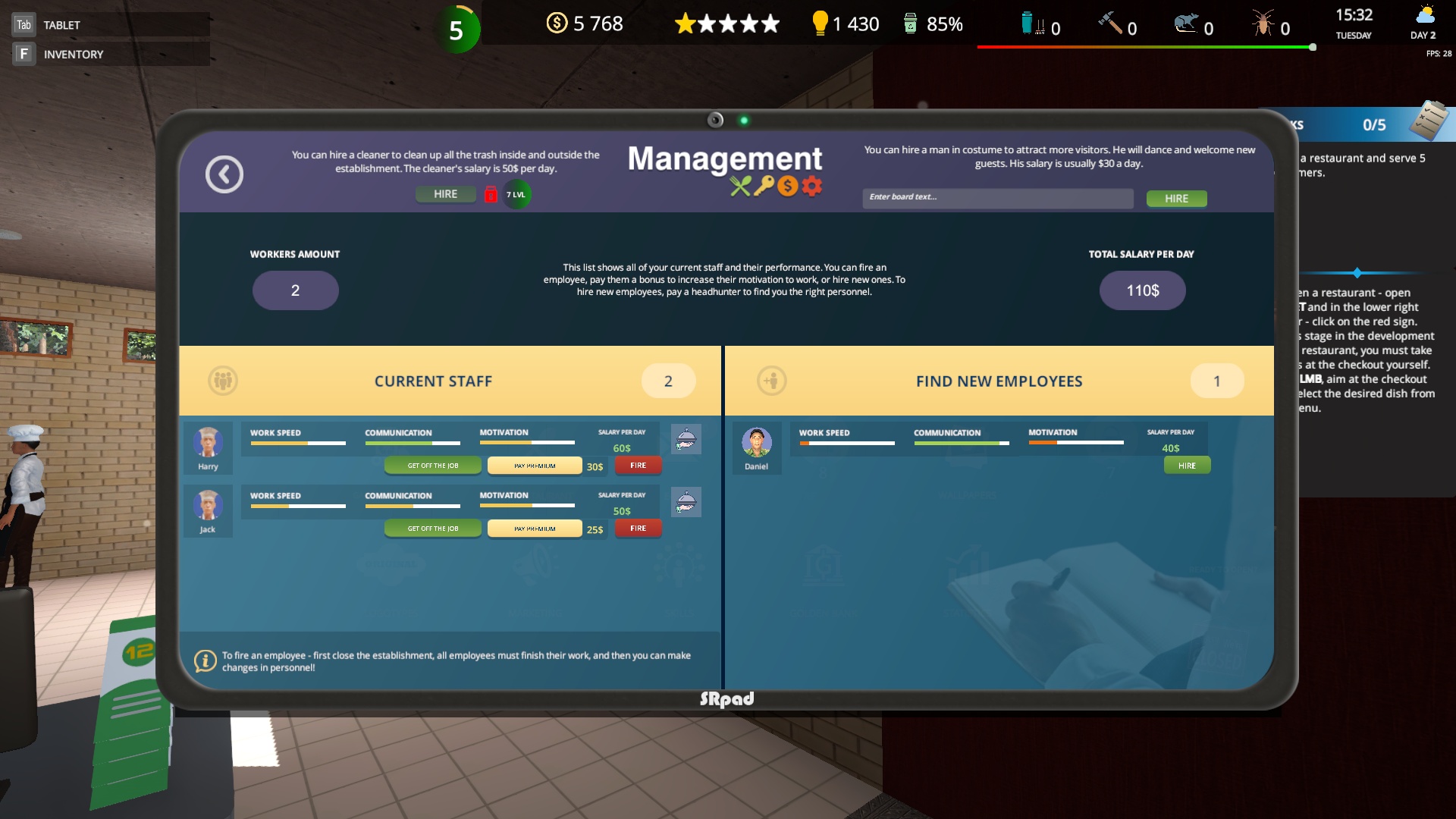
Task: Pay premium to Harry for 30$
Action: click(535, 465)
